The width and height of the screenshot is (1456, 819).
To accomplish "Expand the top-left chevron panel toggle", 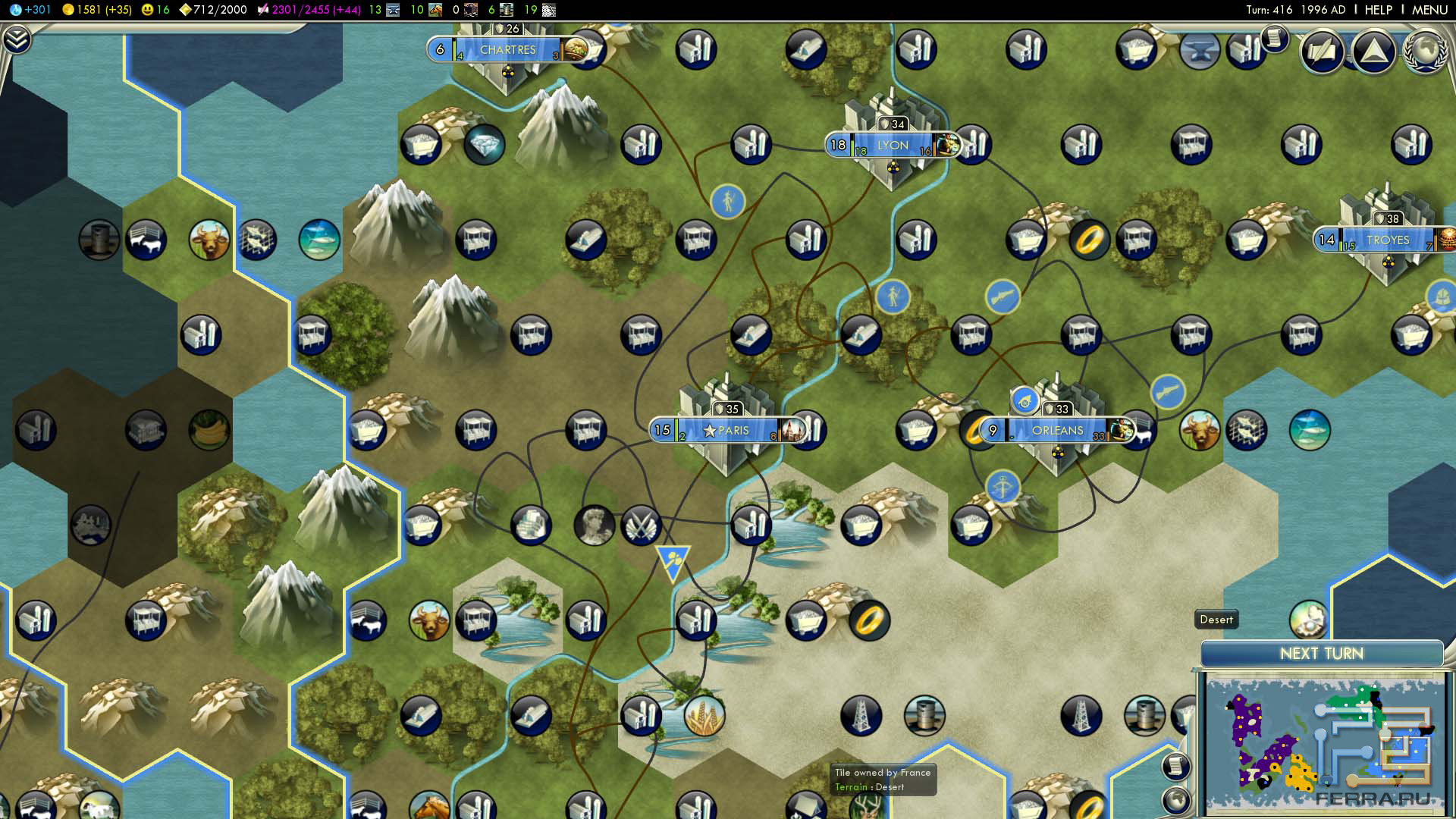I will (17, 39).
